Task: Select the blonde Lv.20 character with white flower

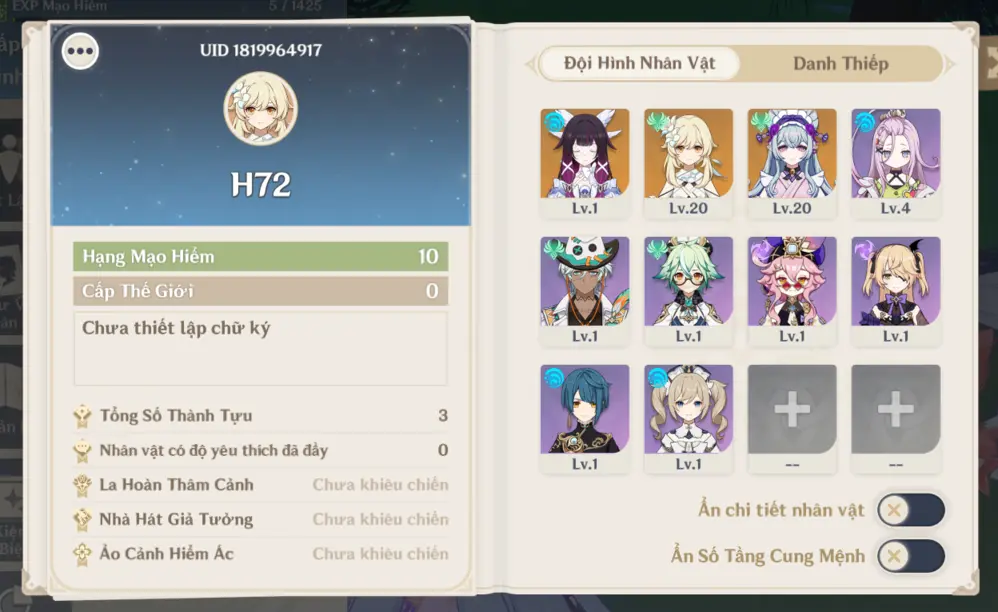Action: [688, 155]
